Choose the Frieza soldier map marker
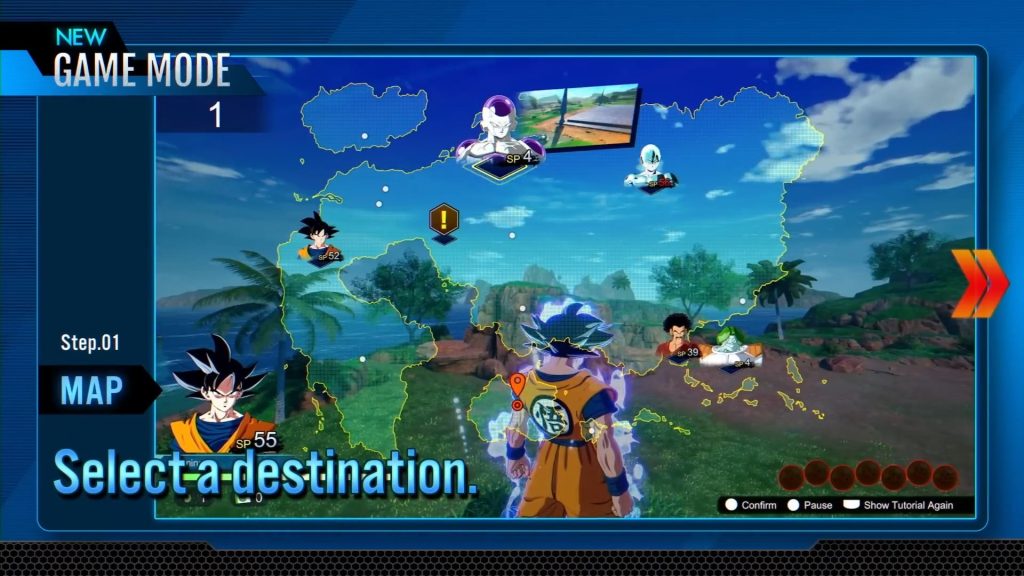Screen dimensions: 1024x576 [651, 169]
